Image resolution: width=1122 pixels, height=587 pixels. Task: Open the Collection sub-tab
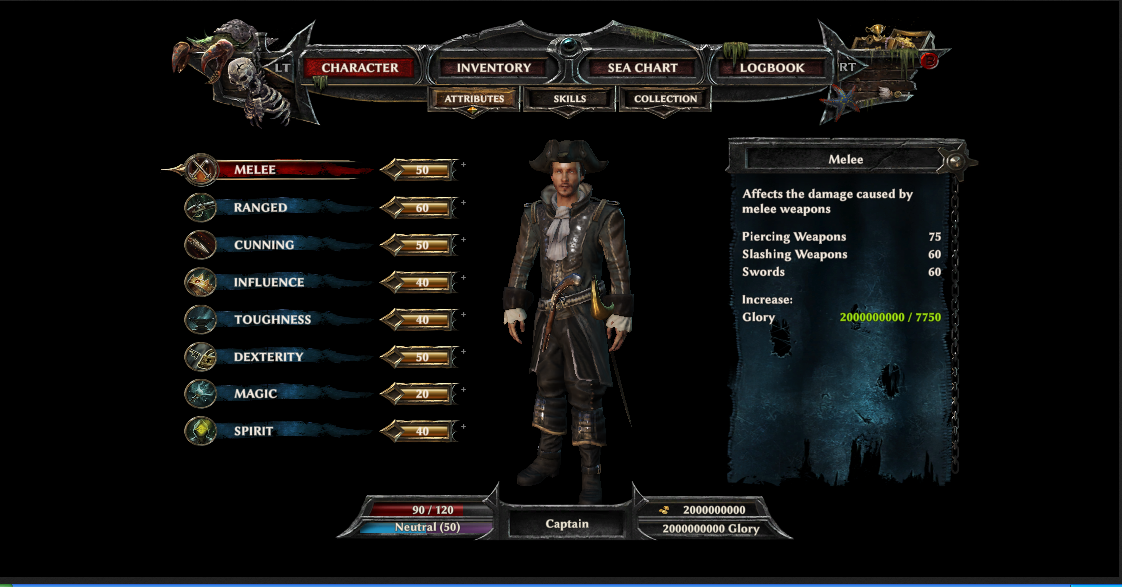(x=665, y=99)
